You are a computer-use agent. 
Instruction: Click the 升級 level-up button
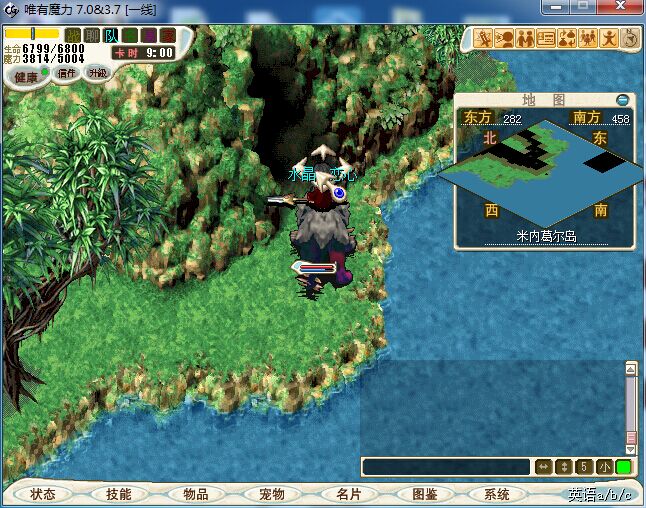click(97, 73)
